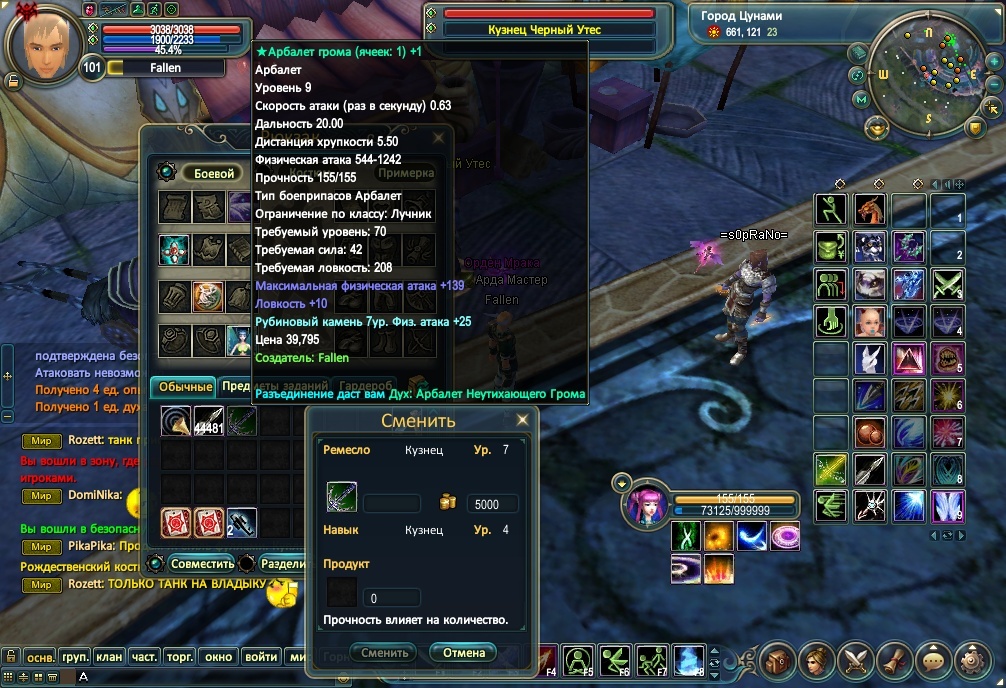Switch chat to the клан channel
The image size is (1006, 688).
click(109, 657)
